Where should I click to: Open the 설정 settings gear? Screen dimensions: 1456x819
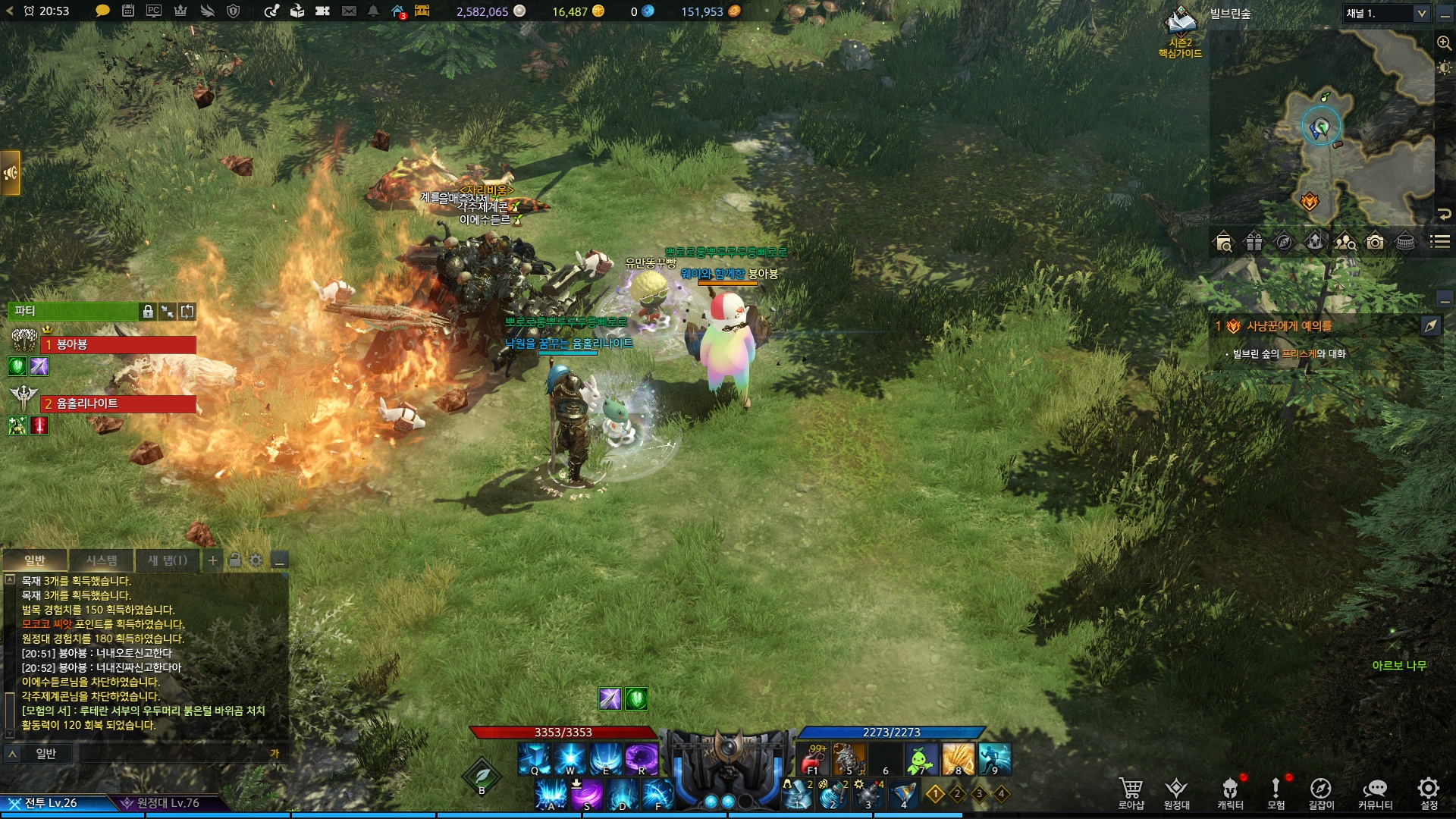[1429, 792]
